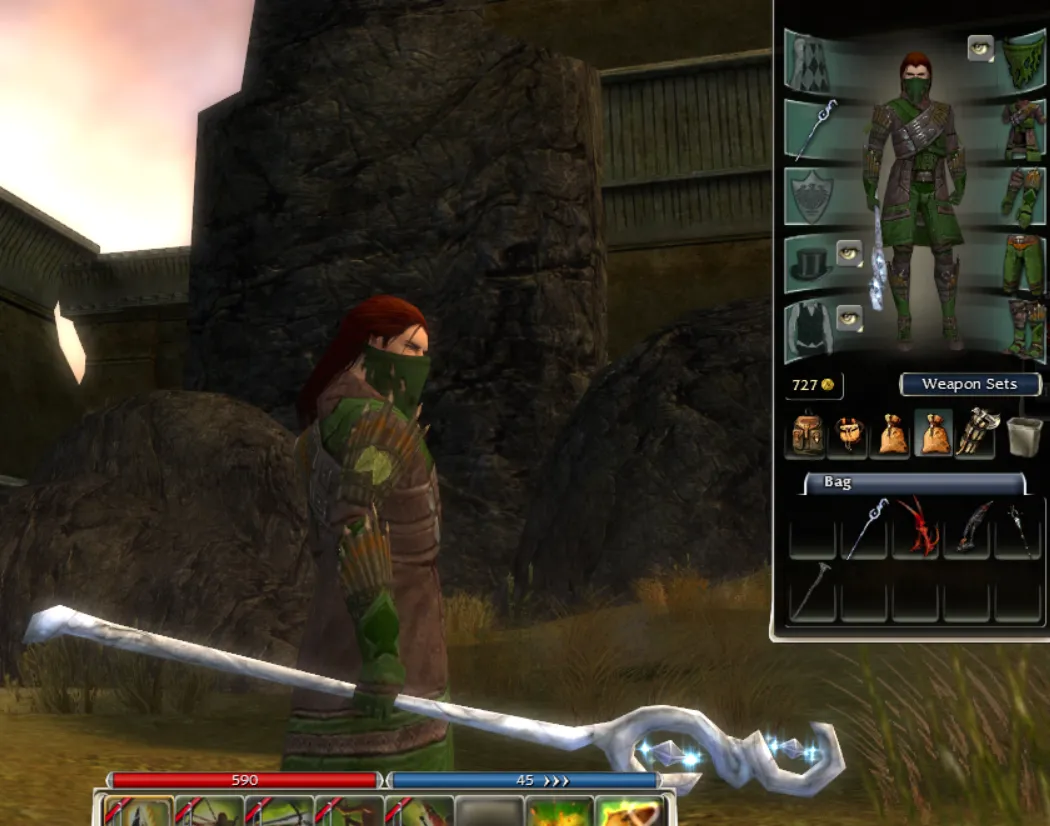
Task: Toggle the eye icon beside the green mask
Action: tap(981, 48)
